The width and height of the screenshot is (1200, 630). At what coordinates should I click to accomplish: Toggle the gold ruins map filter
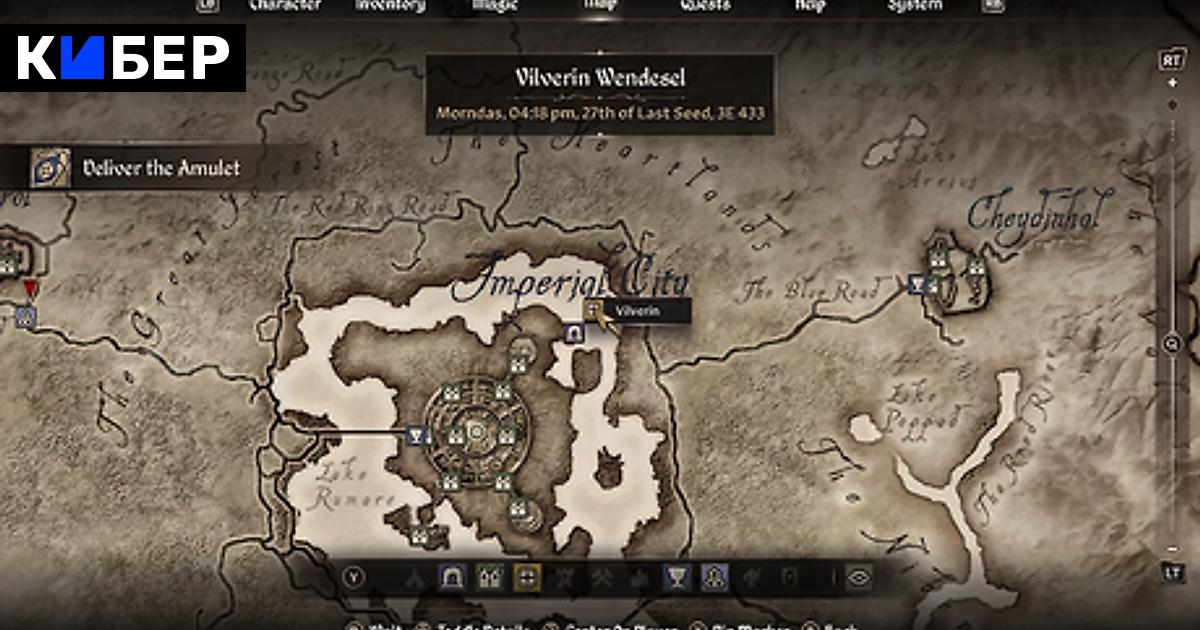pos(528,576)
